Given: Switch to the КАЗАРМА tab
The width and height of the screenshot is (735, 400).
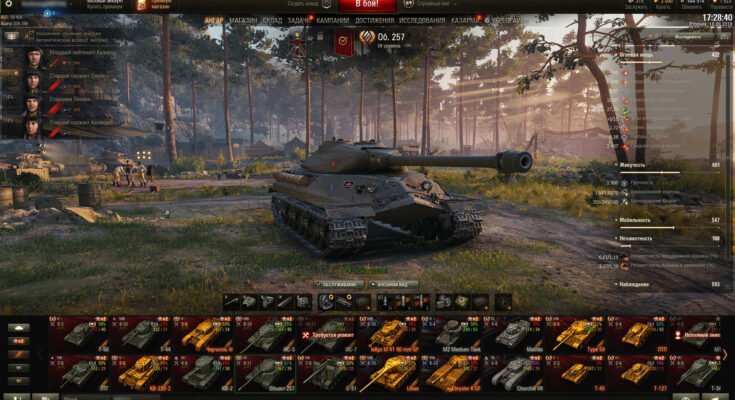Looking at the screenshot, I should point(464,20).
